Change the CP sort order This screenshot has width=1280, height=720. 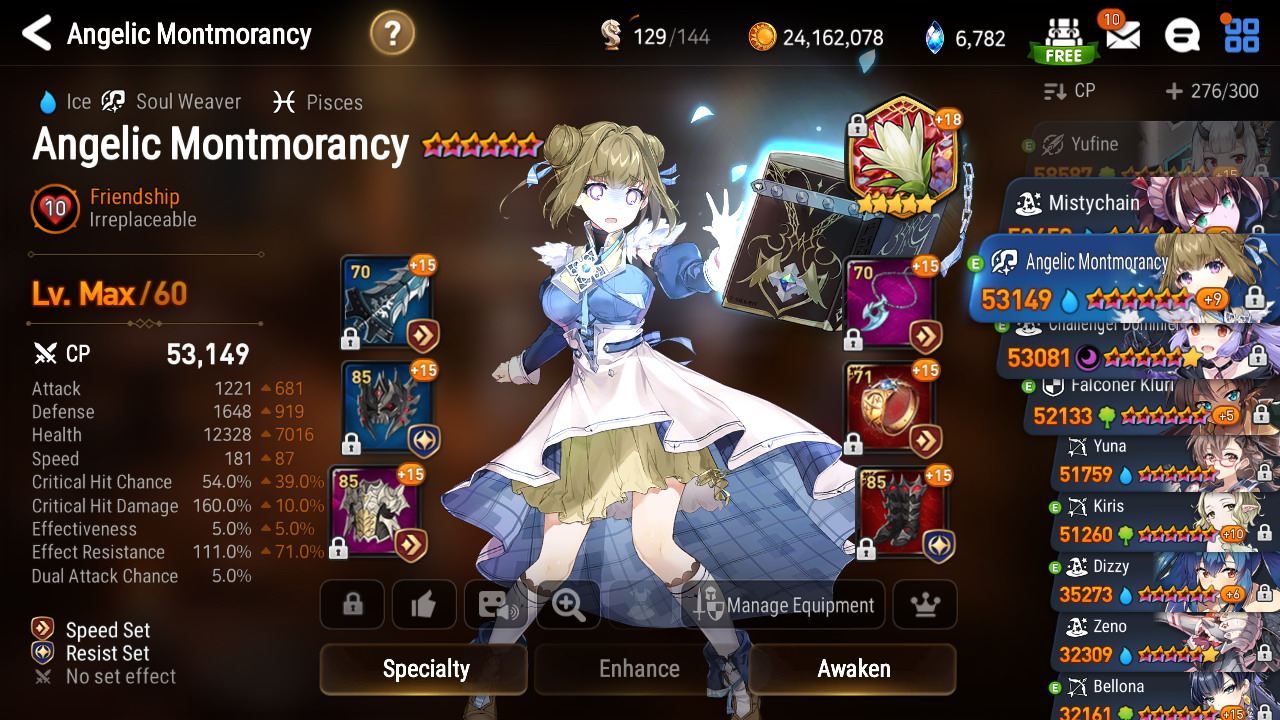tap(1070, 91)
